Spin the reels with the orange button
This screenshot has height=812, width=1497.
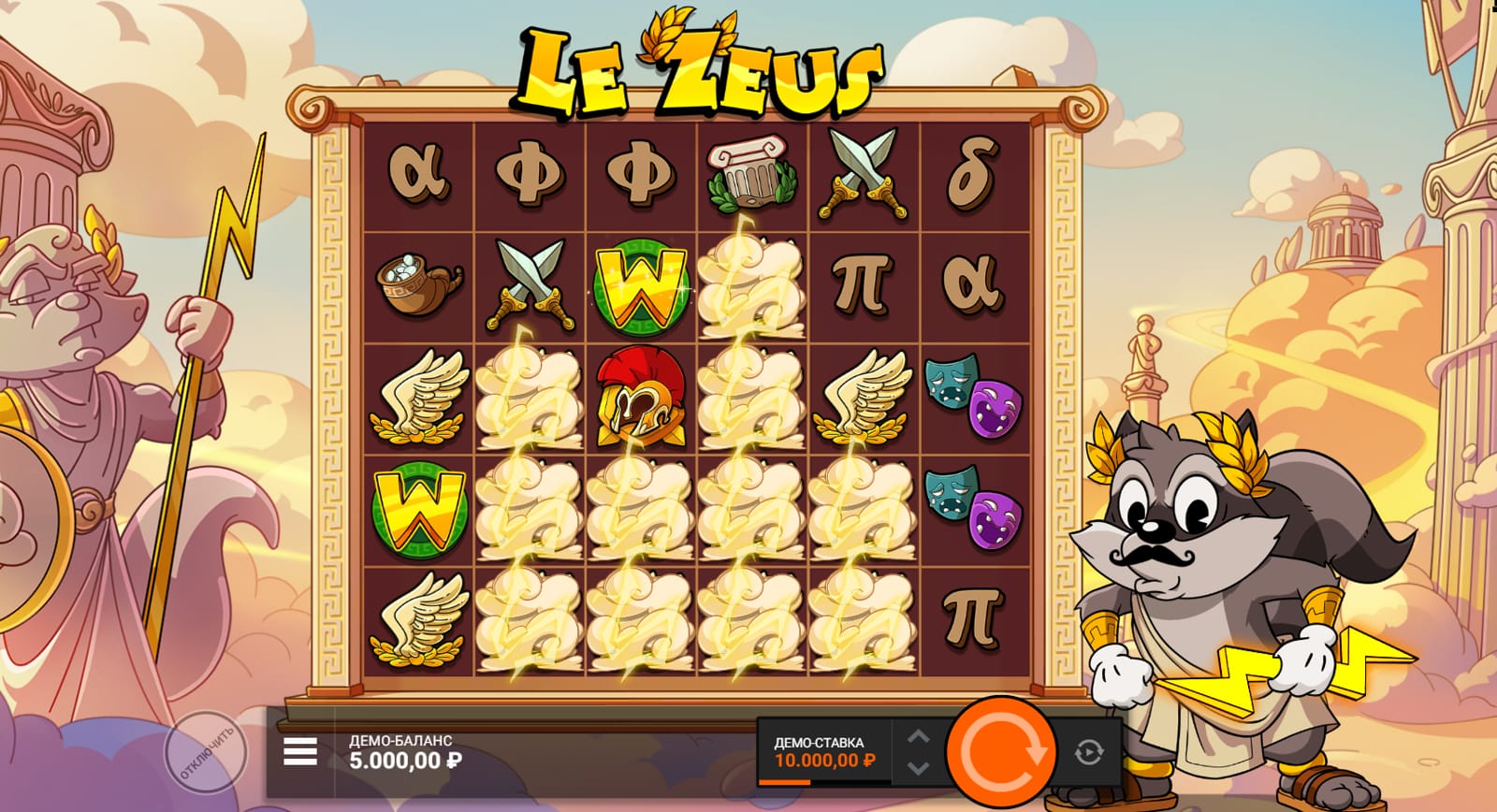pos(1000,750)
